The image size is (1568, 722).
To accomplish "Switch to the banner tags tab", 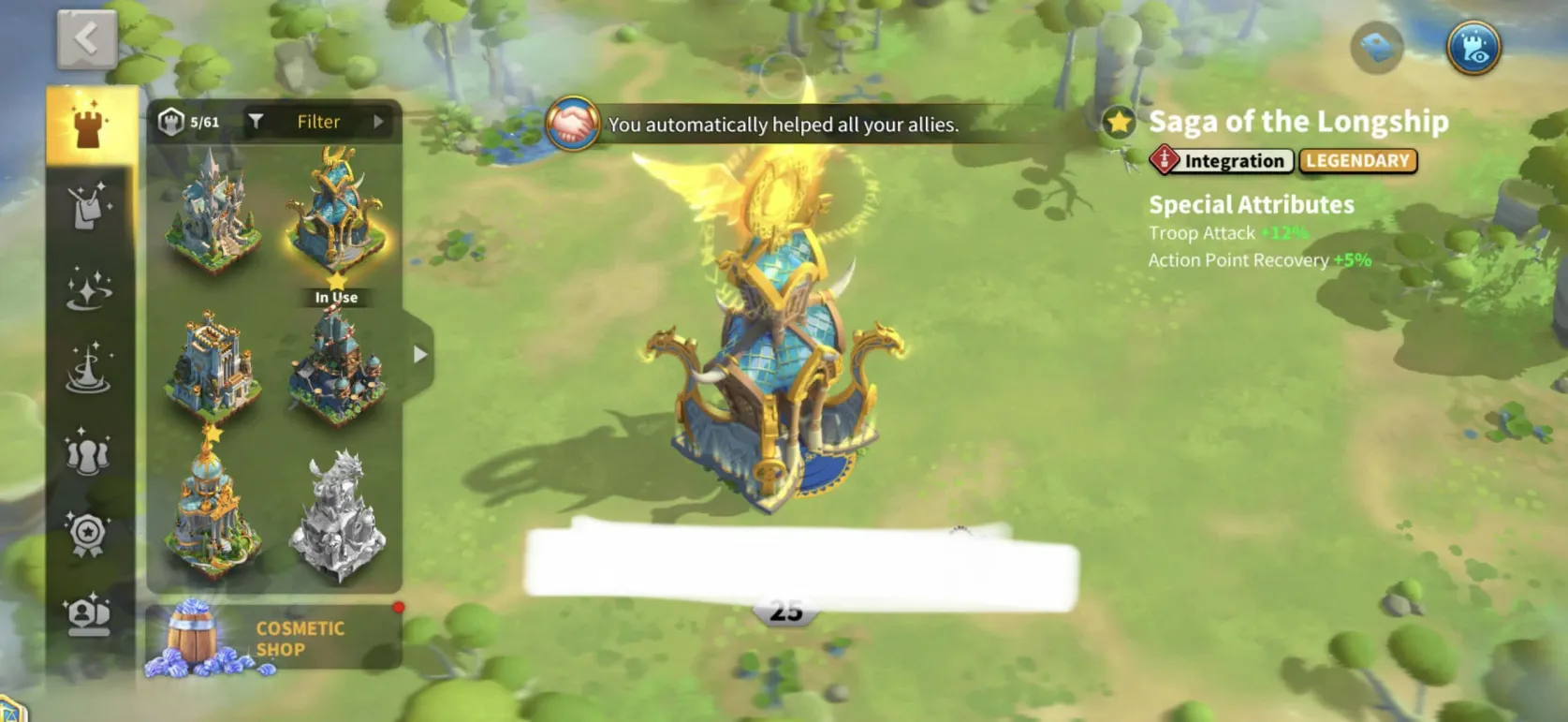I will [x=90, y=206].
